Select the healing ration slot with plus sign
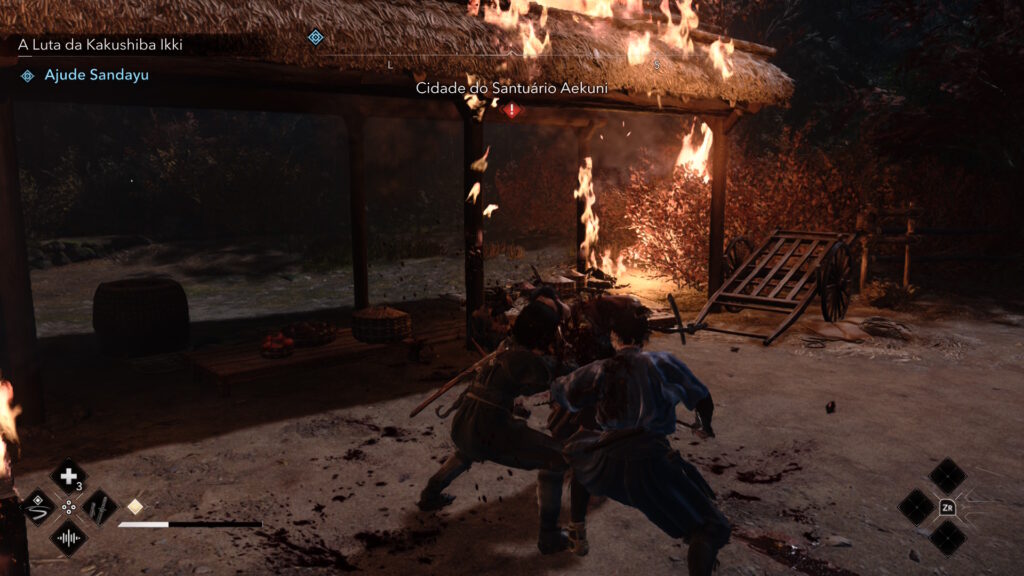Screen dimensions: 1024x576 click(68, 476)
